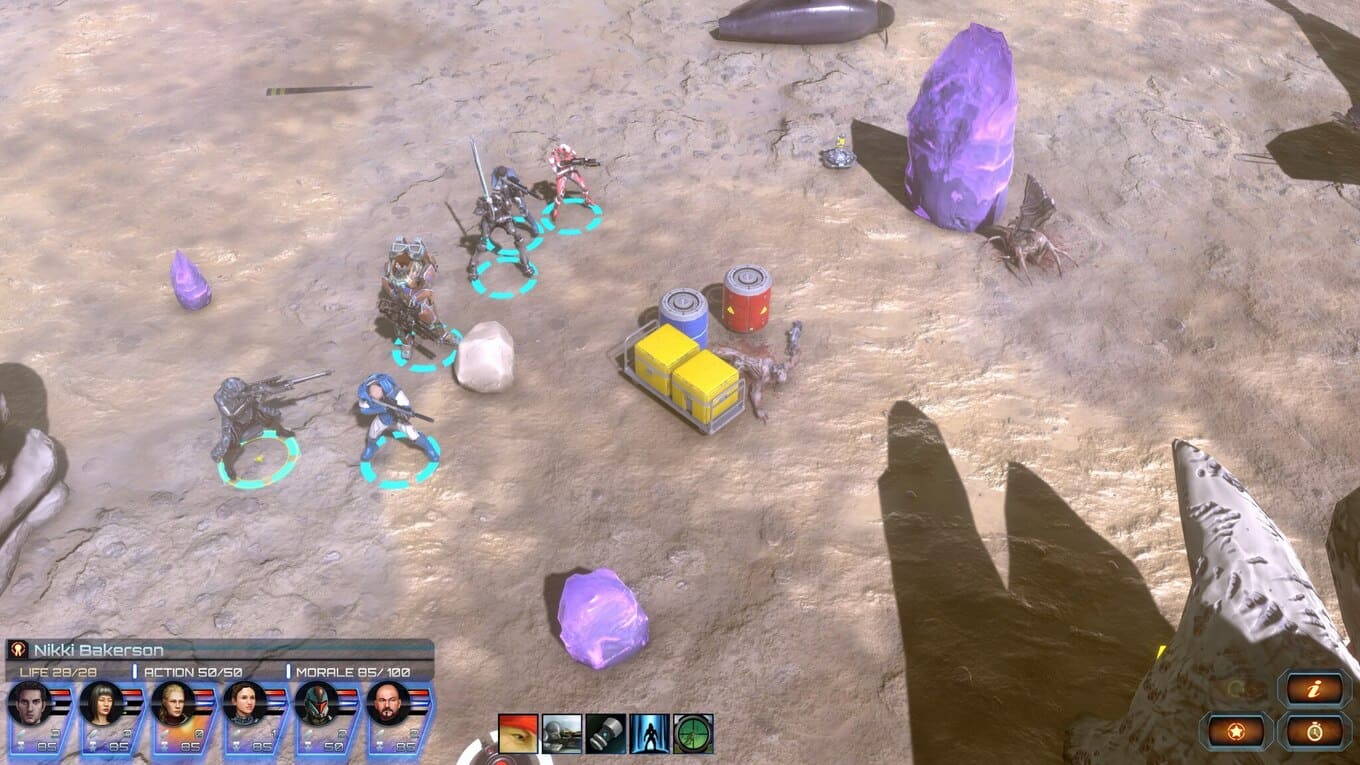Screen dimensions: 1360x765
Task: Select the dark-haired male squad portrait
Action: [29, 704]
